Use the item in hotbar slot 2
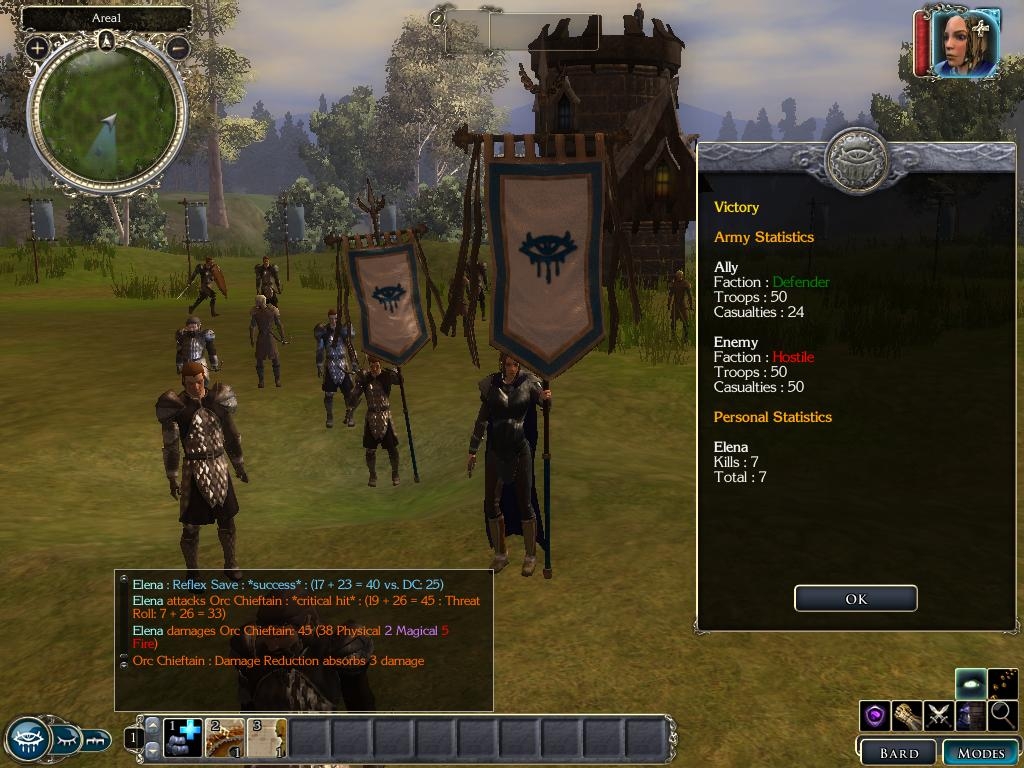 [x=225, y=738]
